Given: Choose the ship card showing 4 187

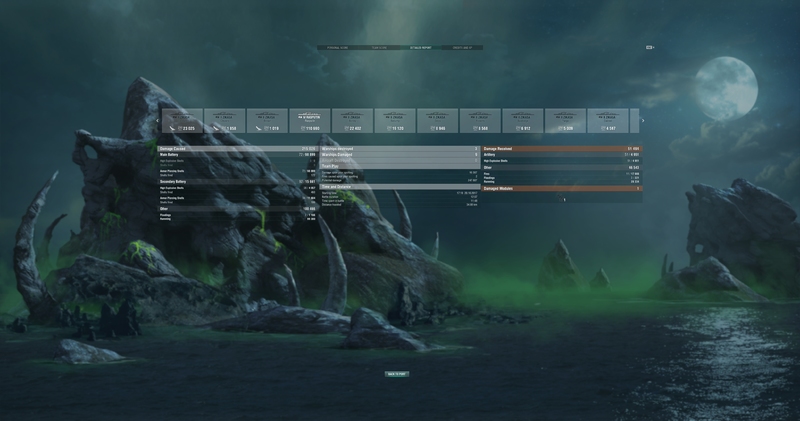Looking at the screenshot, I should (x=608, y=121).
